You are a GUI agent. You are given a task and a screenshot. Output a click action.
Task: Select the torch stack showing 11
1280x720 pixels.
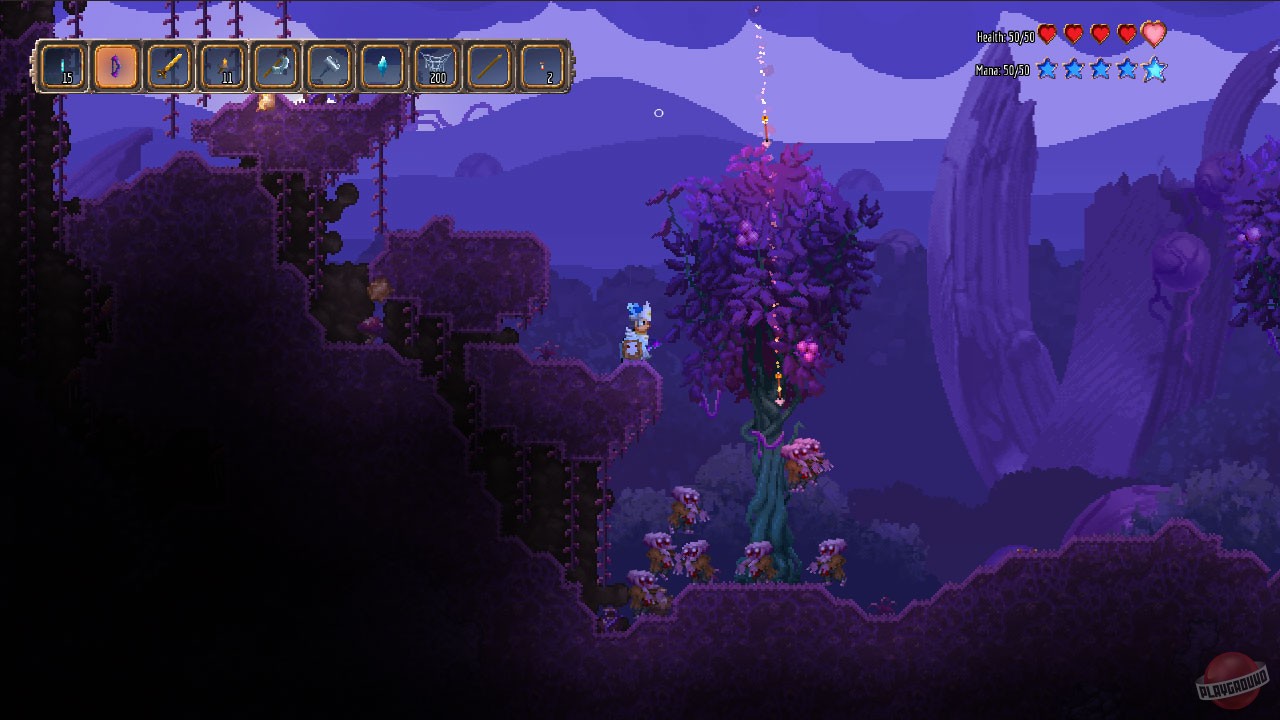tap(223, 67)
